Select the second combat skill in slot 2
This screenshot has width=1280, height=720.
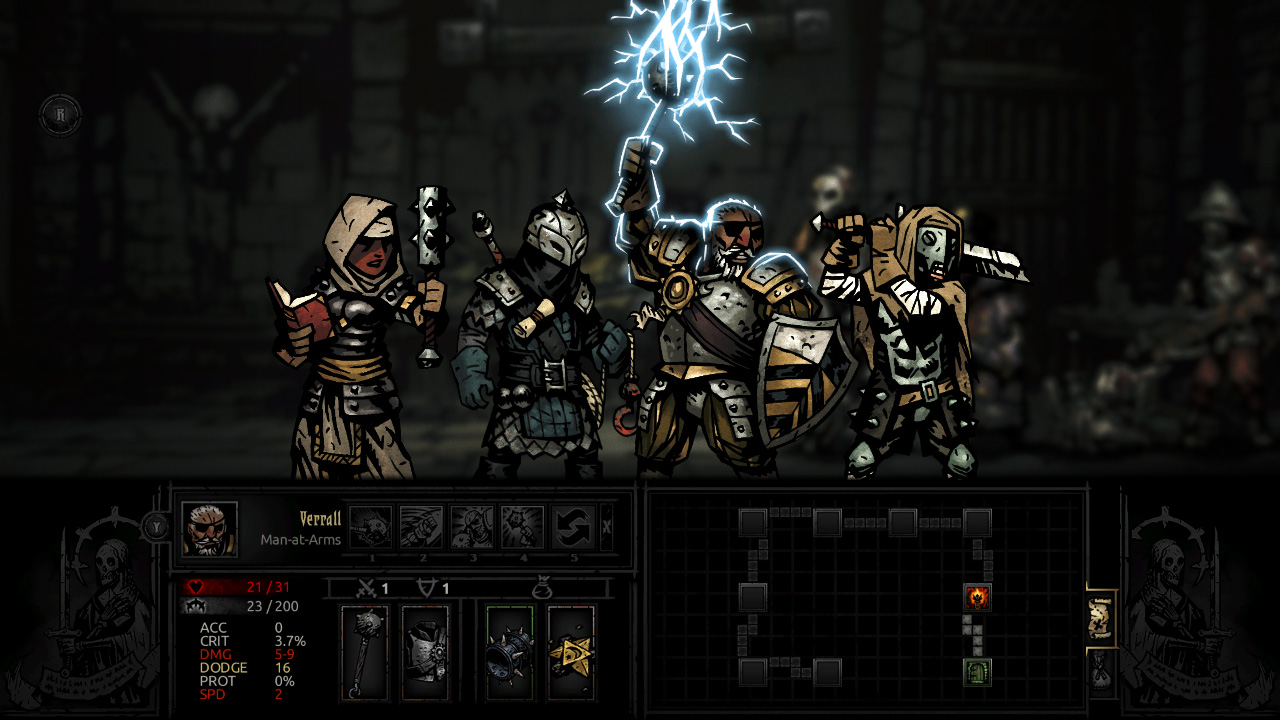point(421,527)
